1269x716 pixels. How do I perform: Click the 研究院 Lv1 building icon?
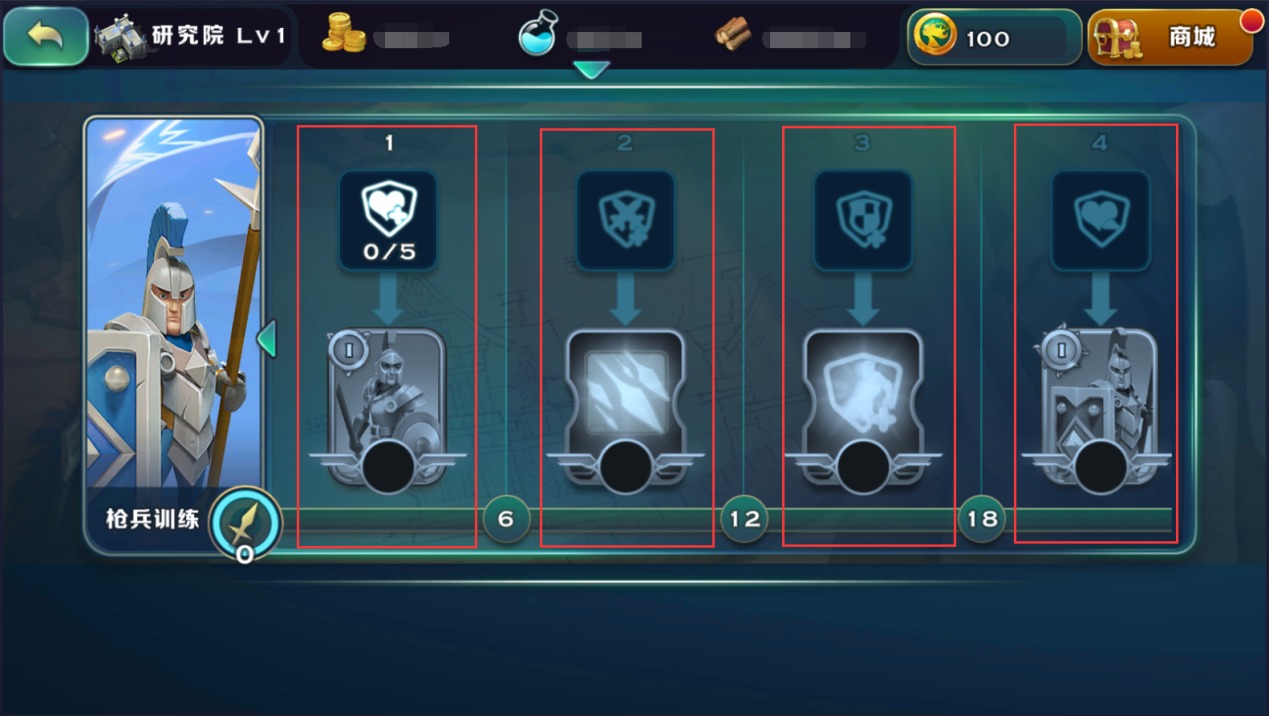coord(120,38)
